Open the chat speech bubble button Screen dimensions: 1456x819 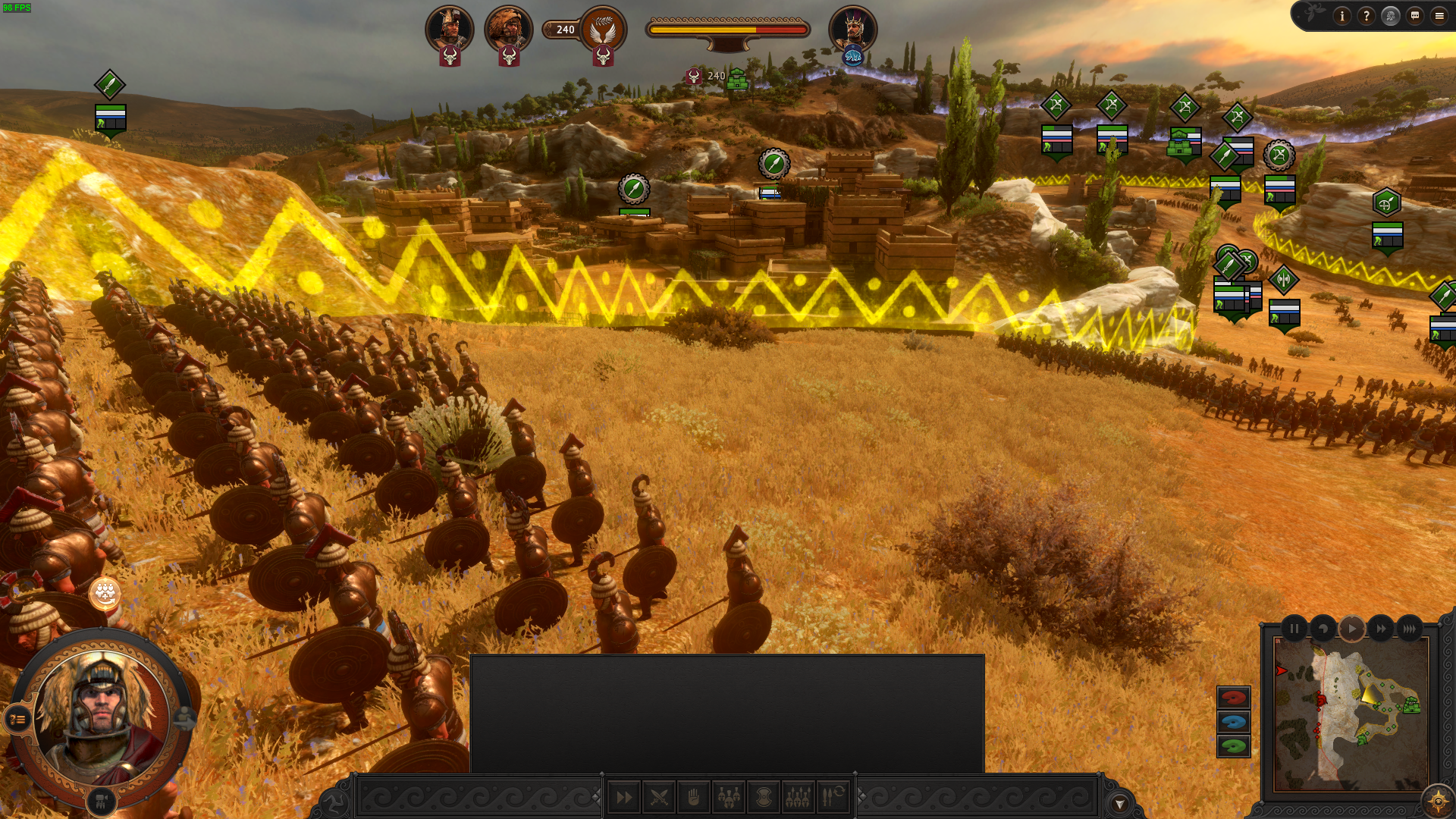point(1414,16)
